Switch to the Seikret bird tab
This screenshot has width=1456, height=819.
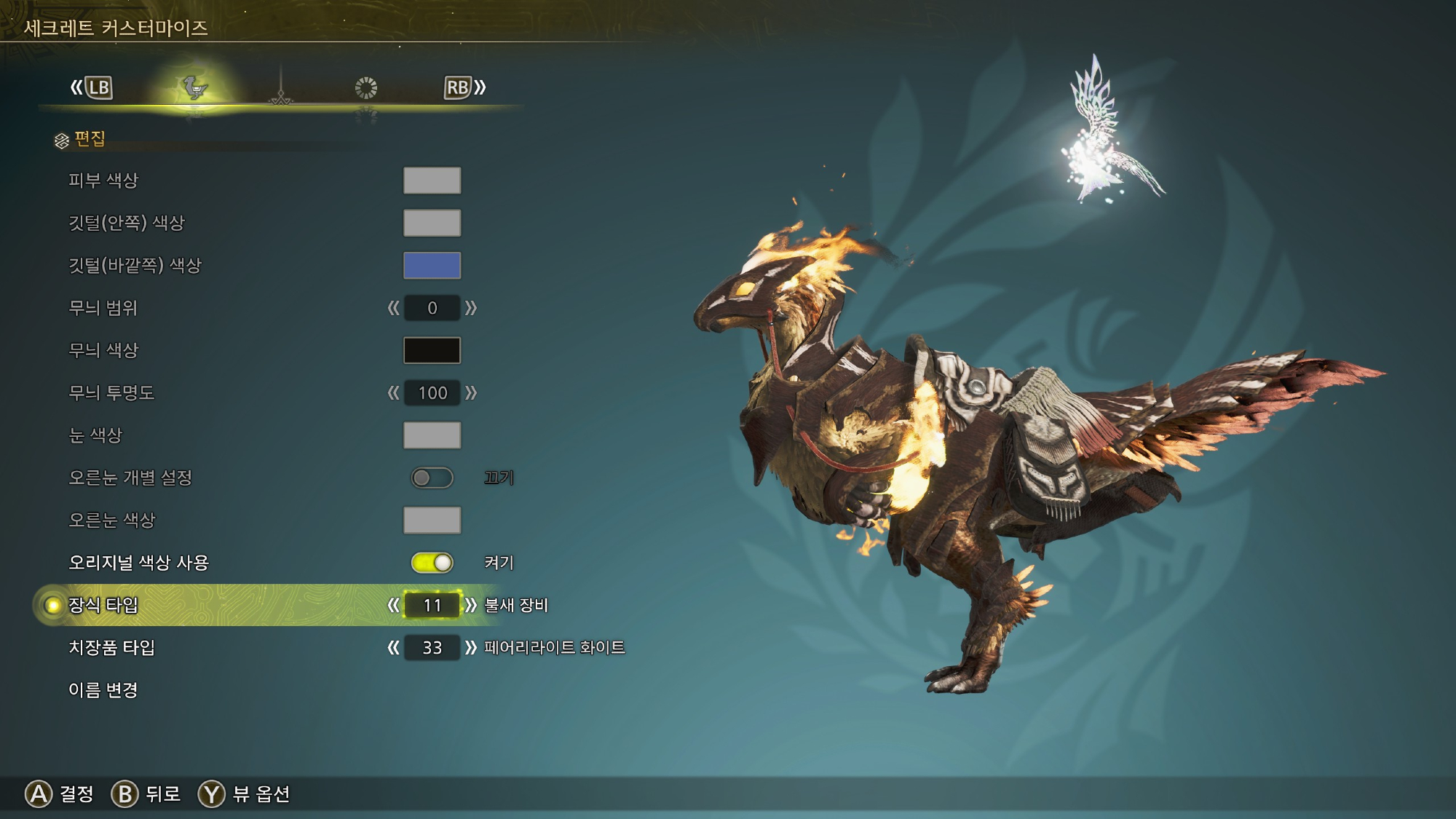click(x=194, y=88)
